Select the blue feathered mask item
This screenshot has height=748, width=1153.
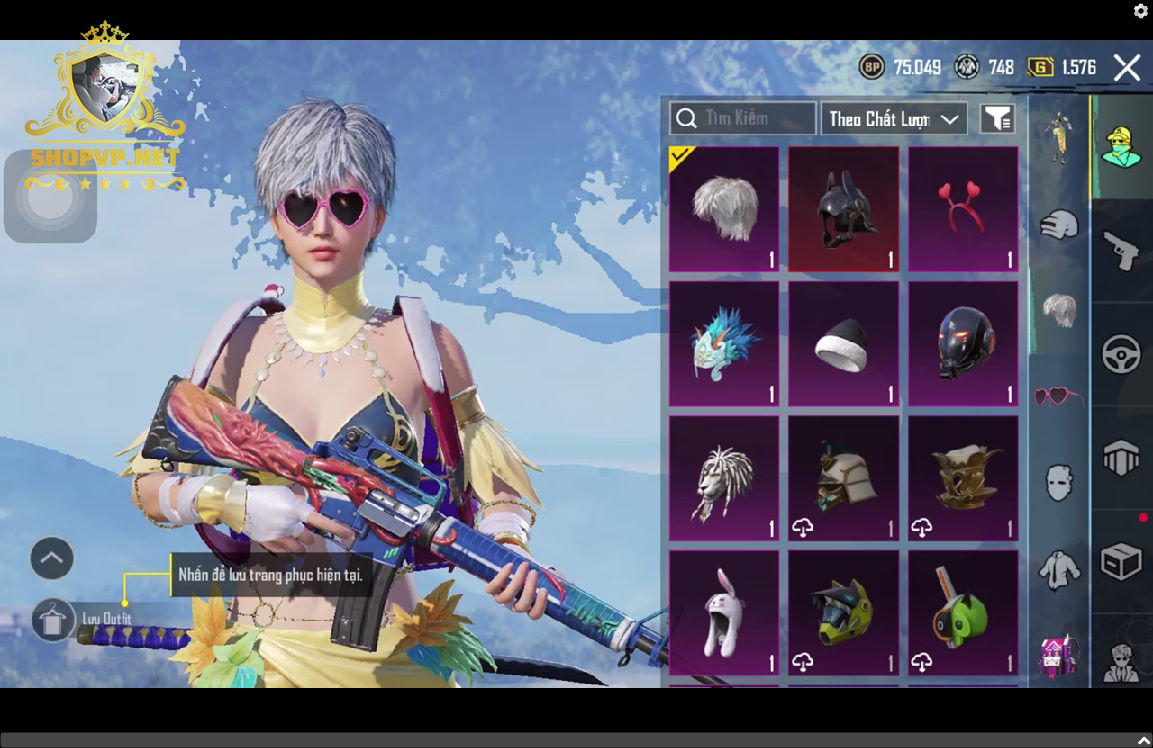(724, 343)
